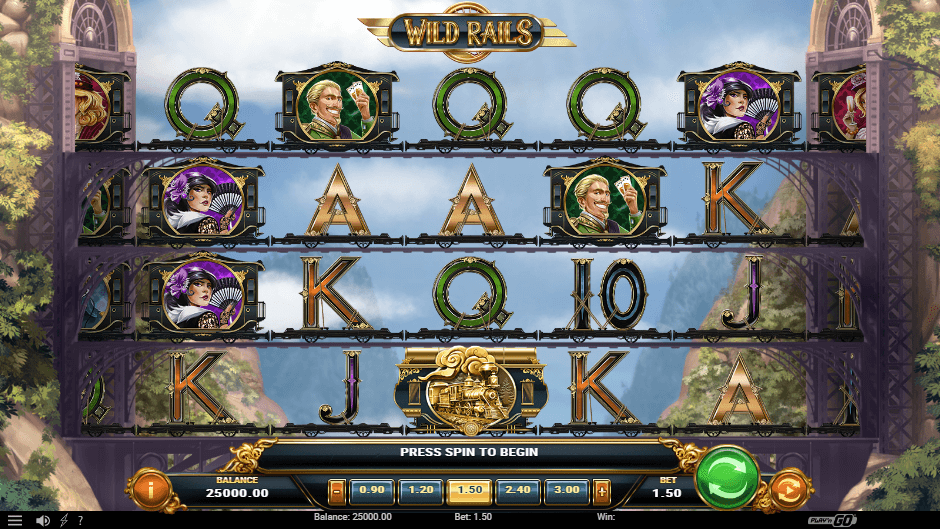Open help via the question mark
Screen dimensions: 940x529
coord(79,520)
